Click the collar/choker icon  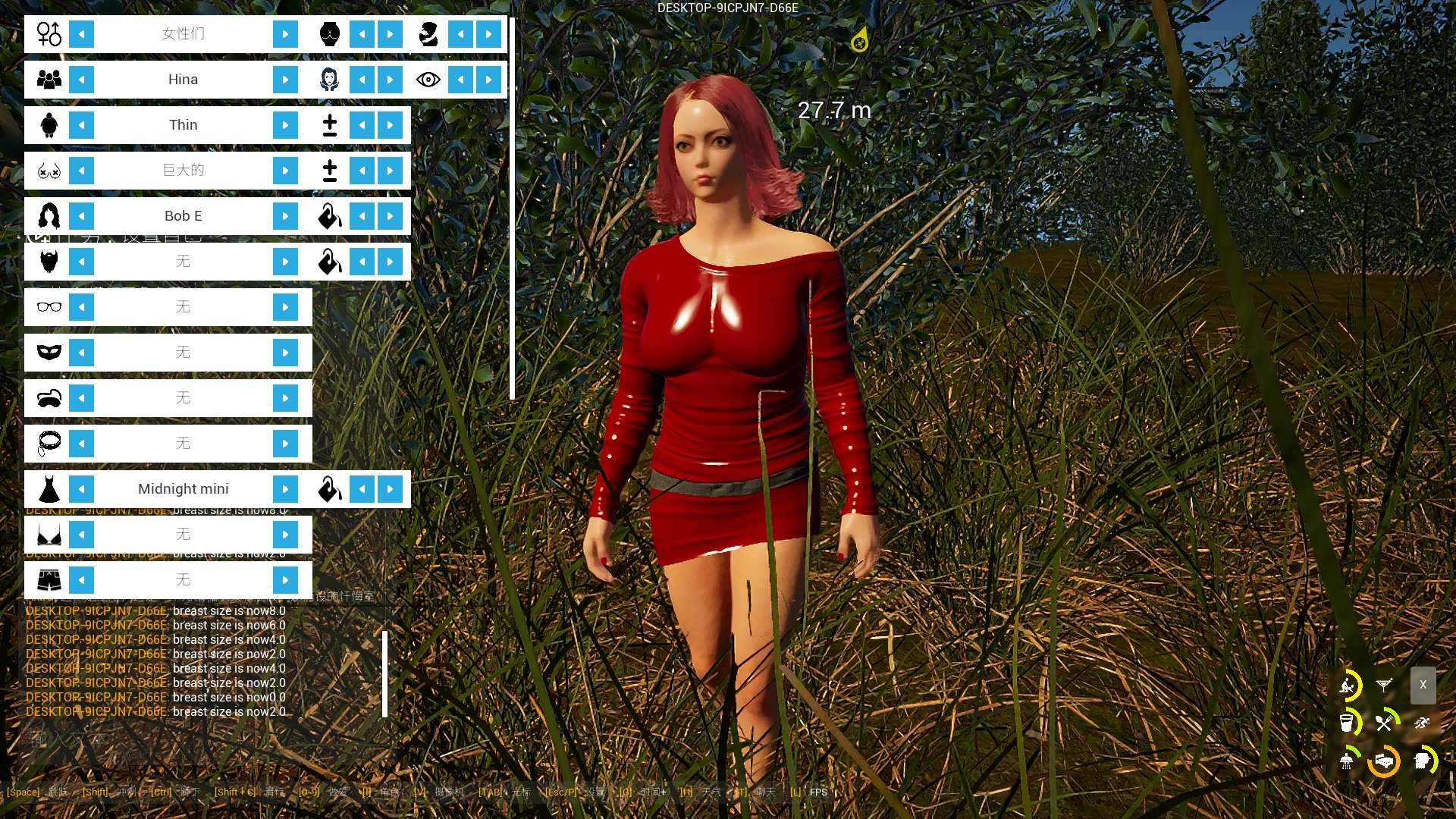49,443
